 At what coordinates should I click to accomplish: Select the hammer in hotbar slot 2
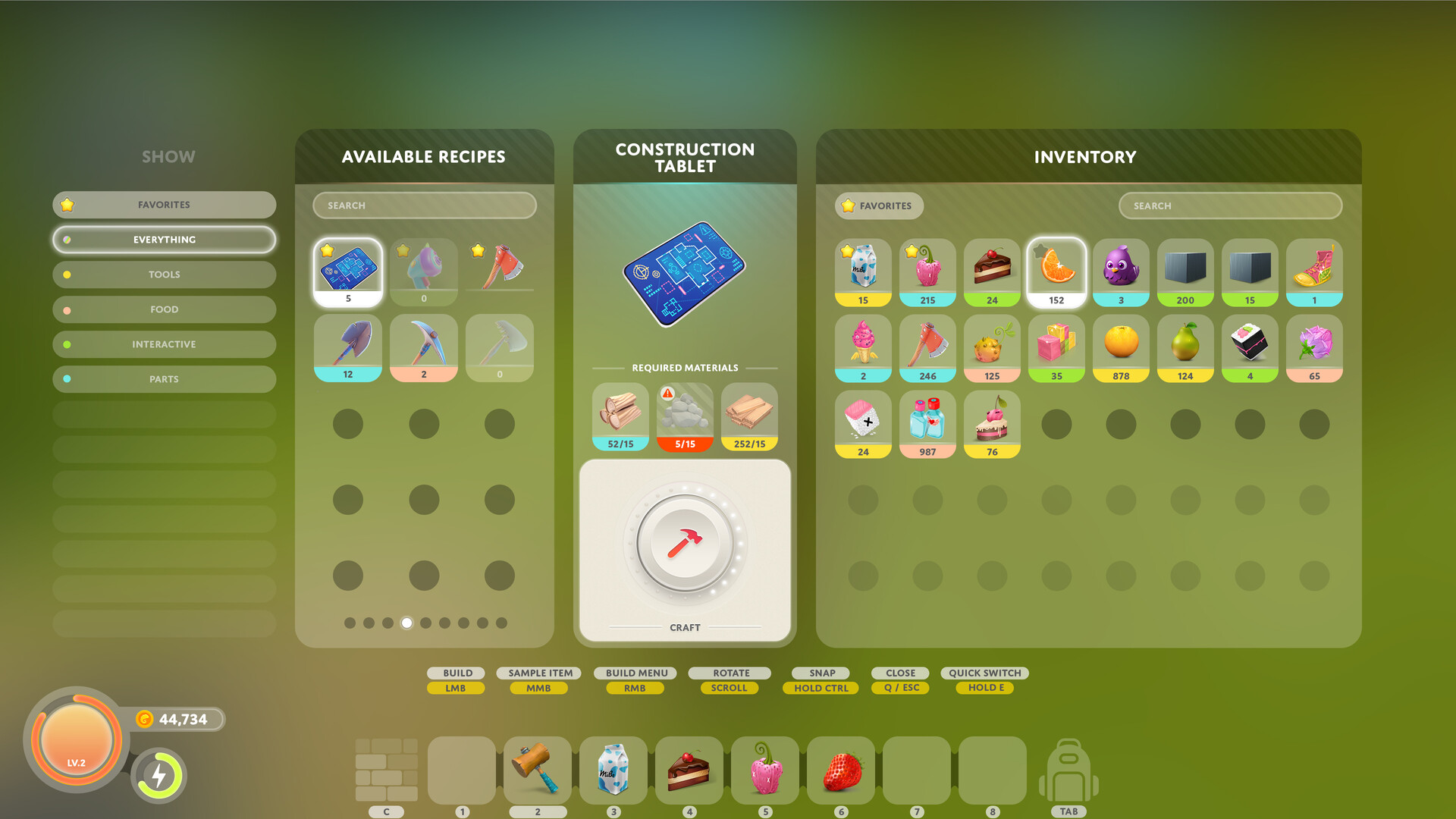click(x=538, y=770)
